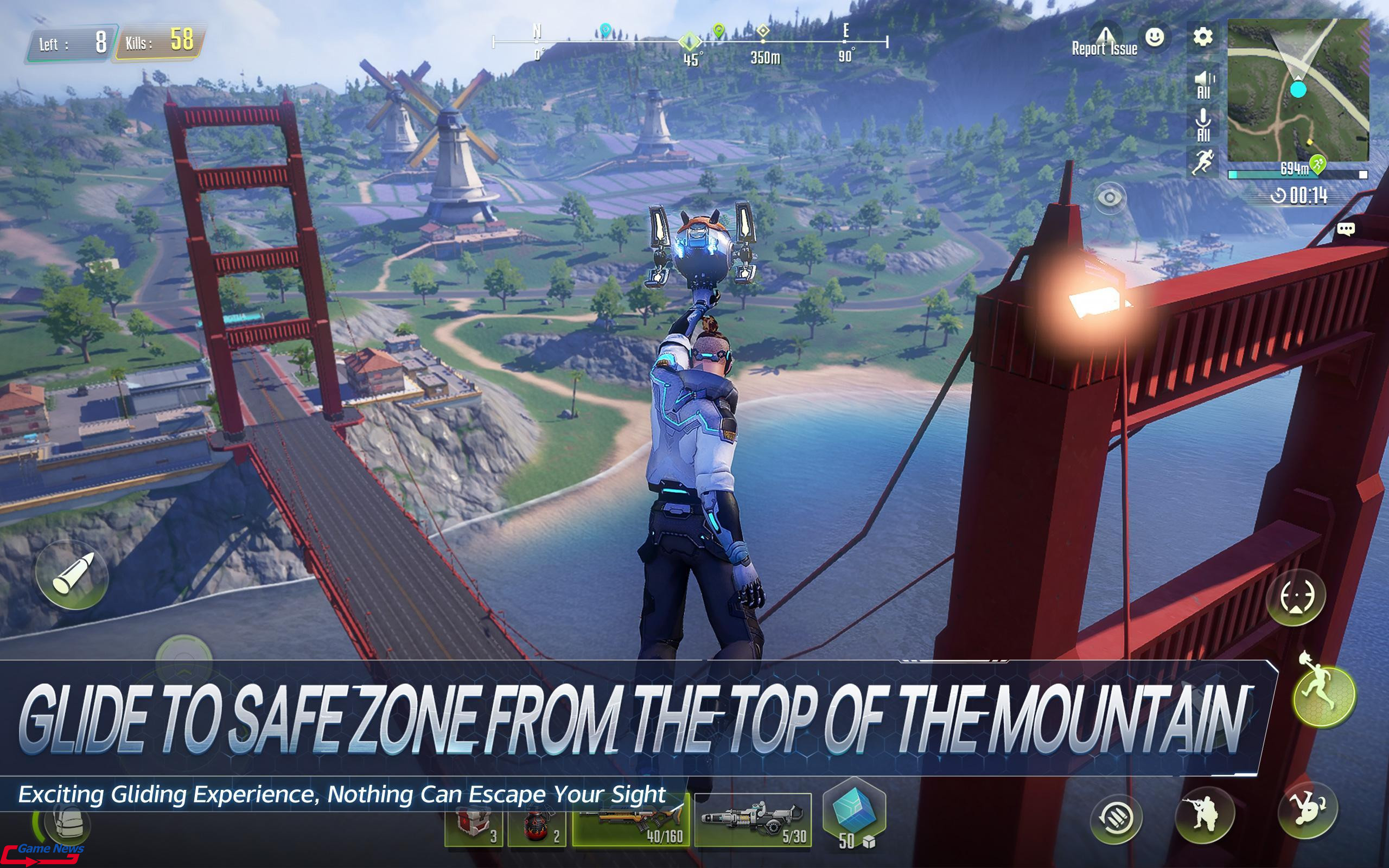Toggle the microphone voice setting
Viewport: 1389px width, 868px height.
tap(1203, 126)
